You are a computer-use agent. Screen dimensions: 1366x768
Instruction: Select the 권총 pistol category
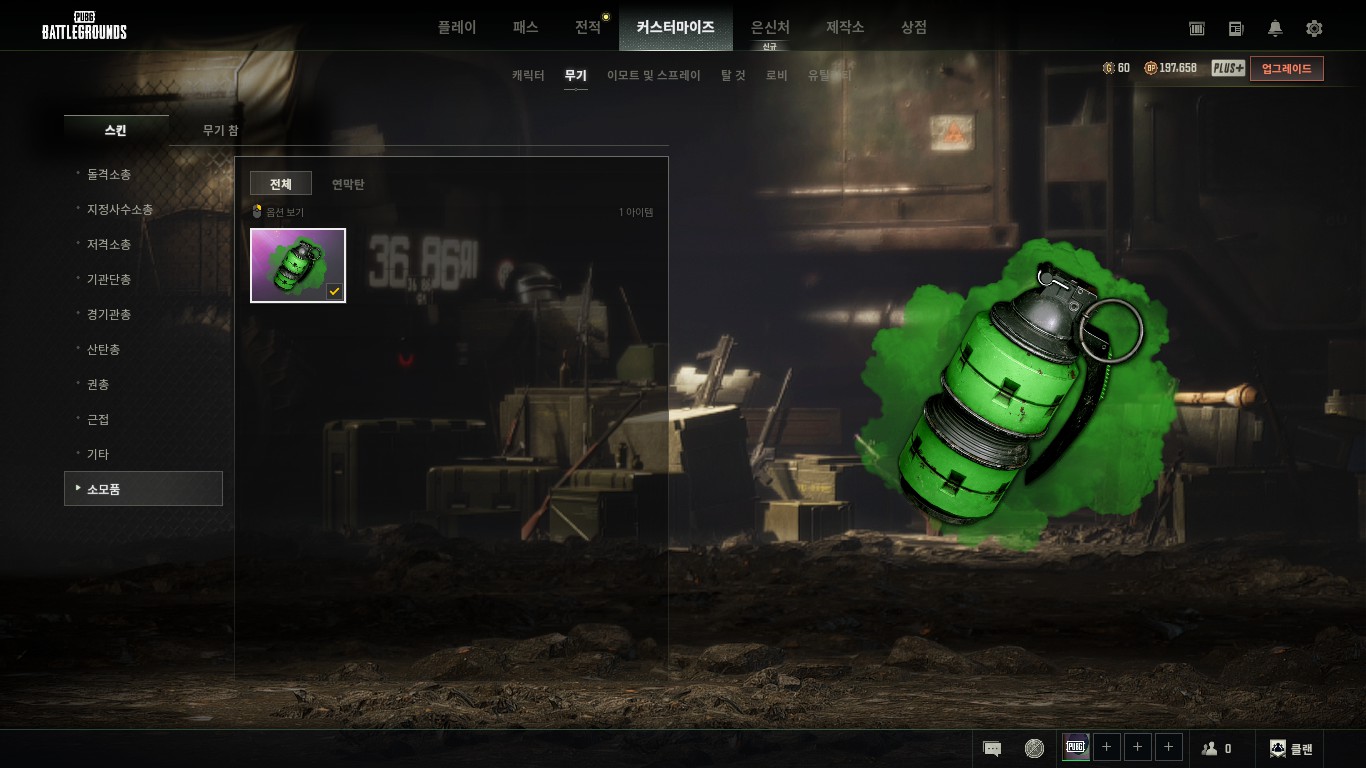(98, 384)
